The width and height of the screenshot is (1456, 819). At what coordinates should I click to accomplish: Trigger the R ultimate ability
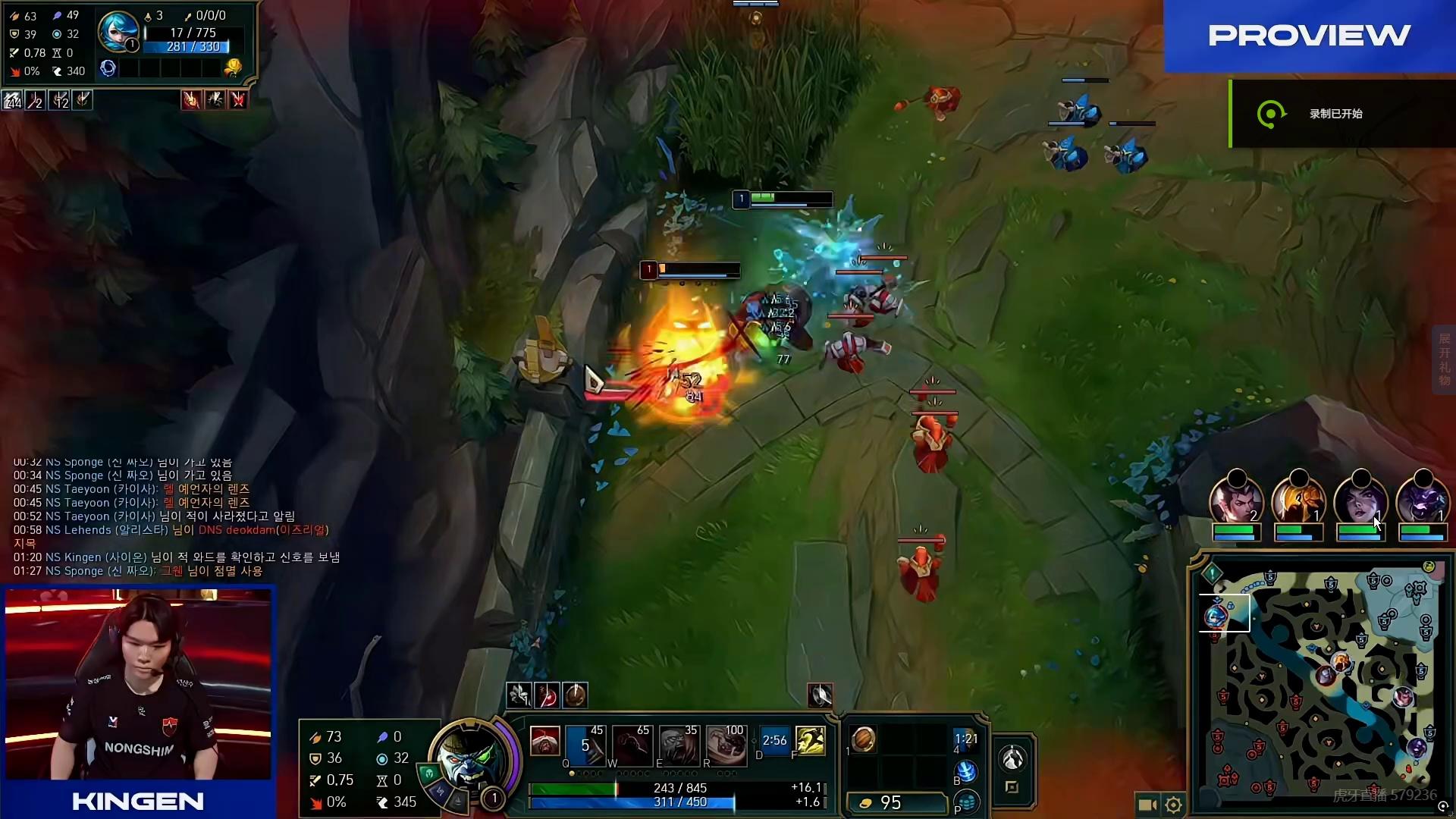pos(726,744)
